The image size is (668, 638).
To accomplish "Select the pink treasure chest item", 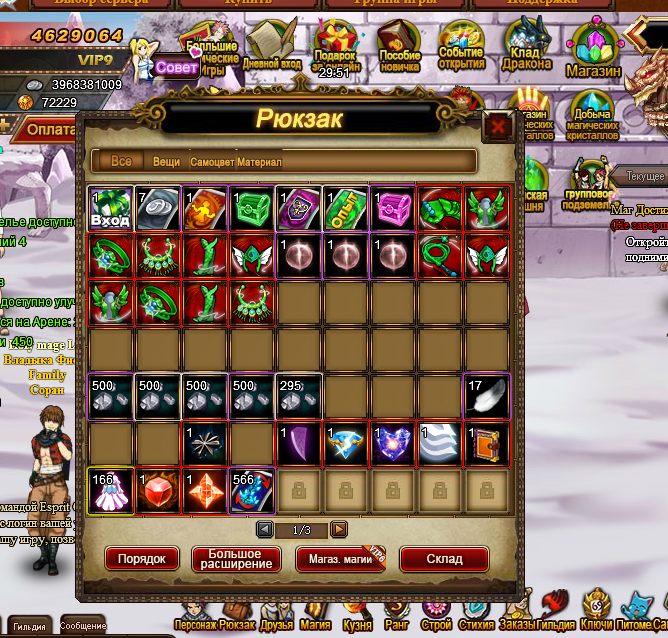I will 392,209.
